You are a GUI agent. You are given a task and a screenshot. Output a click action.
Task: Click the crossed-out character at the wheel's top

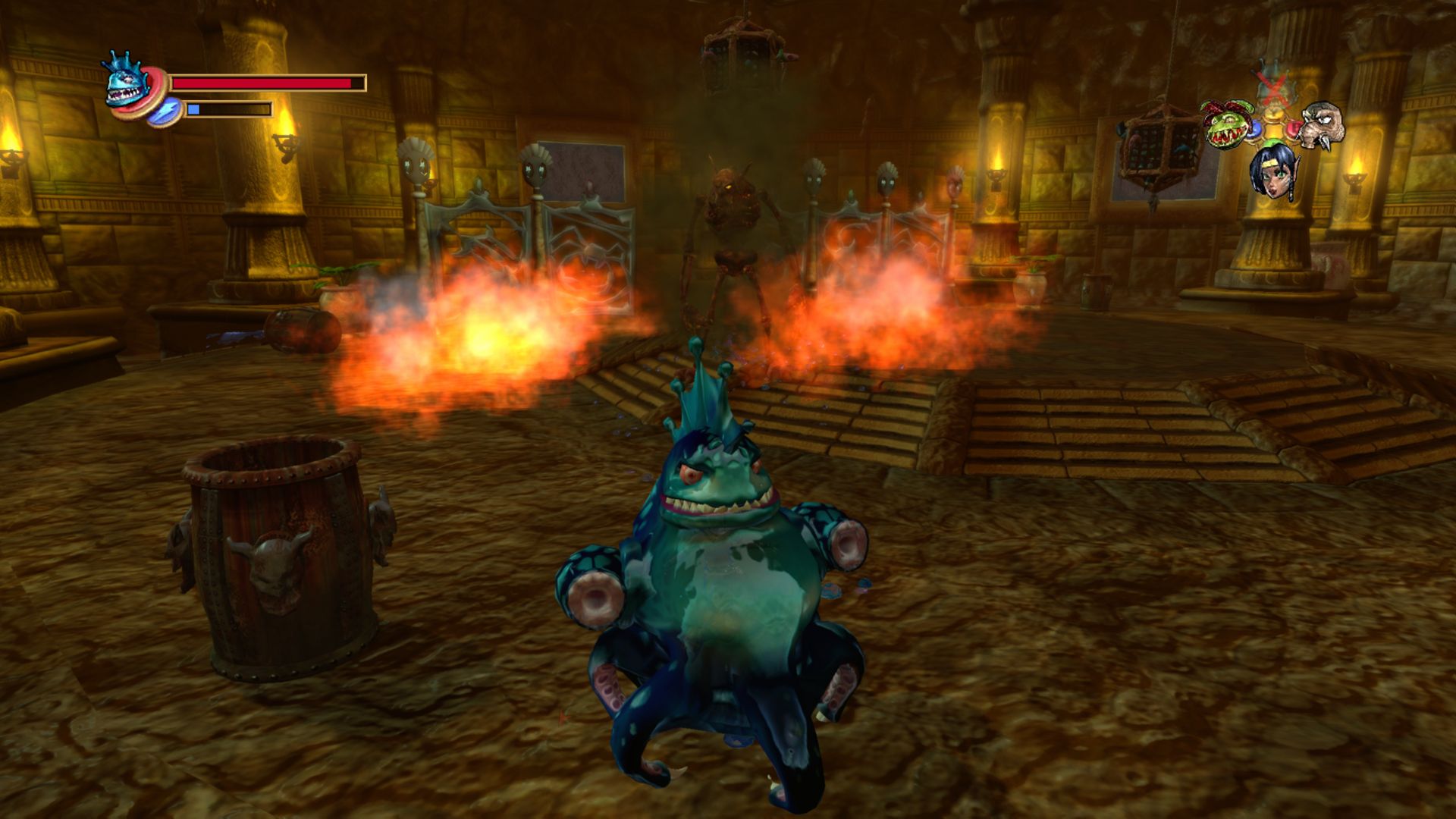1272,85
